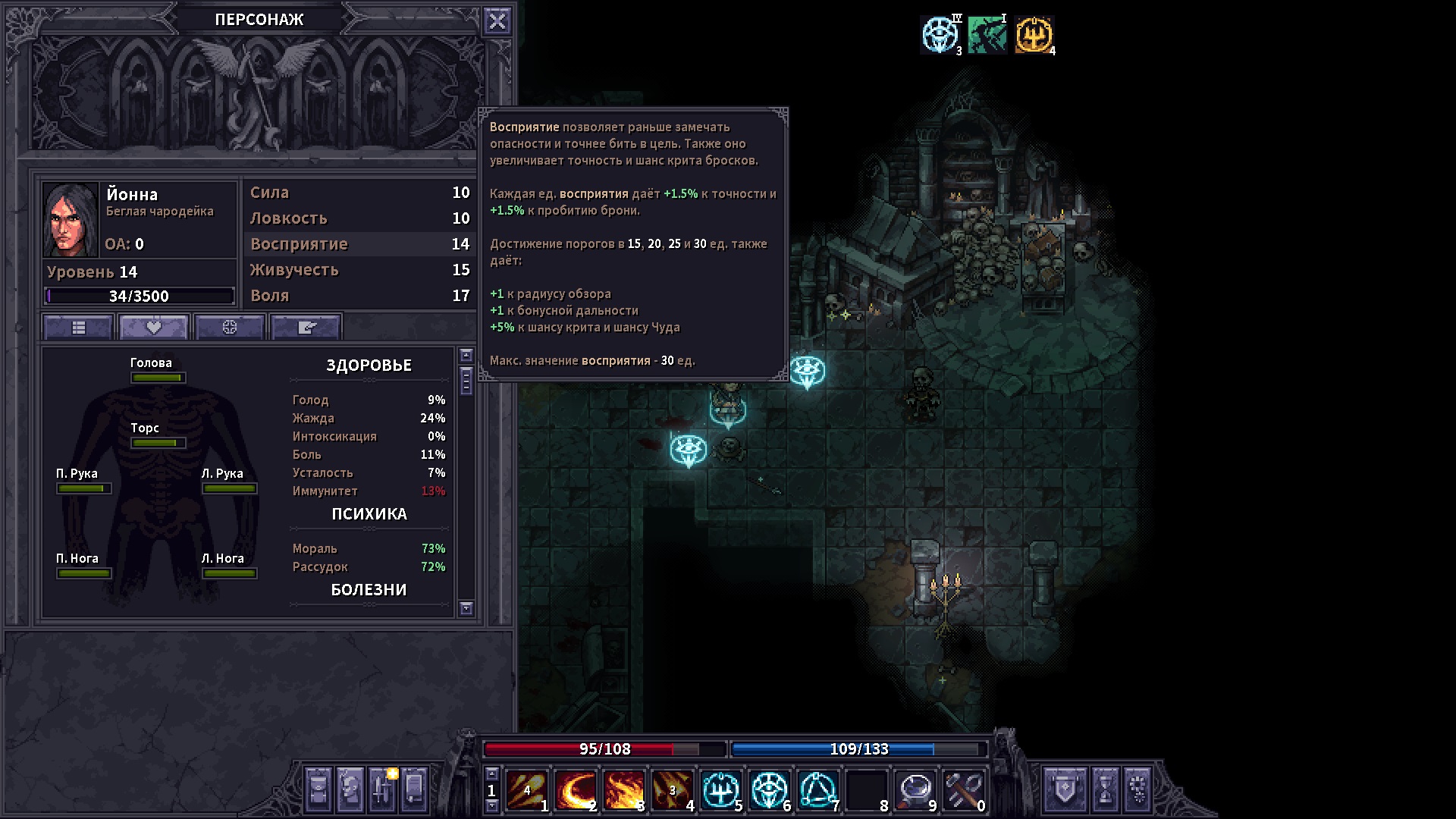Select the hammer and wrench slot 0

tap(963, 790)
